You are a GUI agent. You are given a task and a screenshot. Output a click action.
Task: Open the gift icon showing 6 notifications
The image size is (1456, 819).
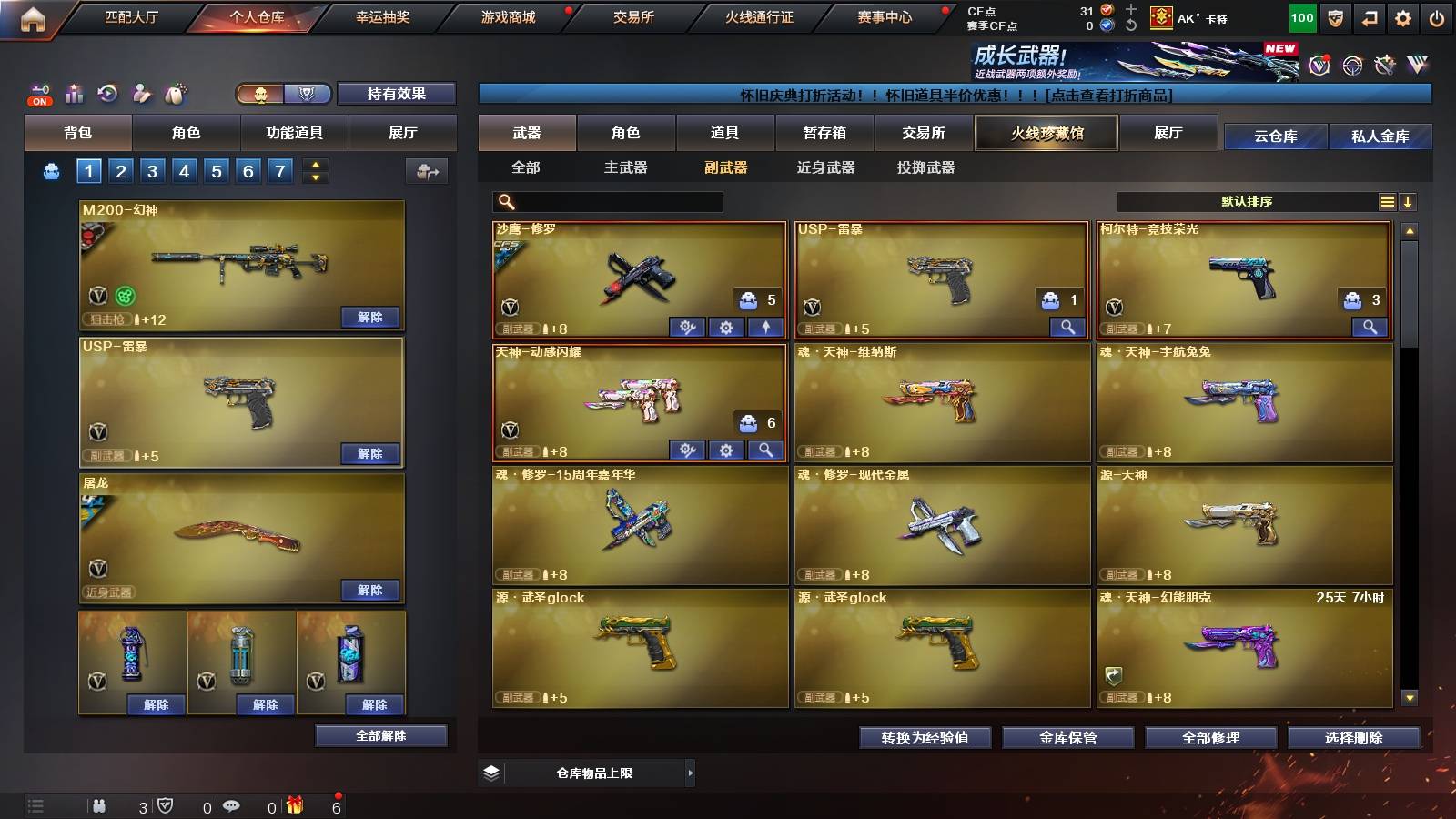coord(292,805)
